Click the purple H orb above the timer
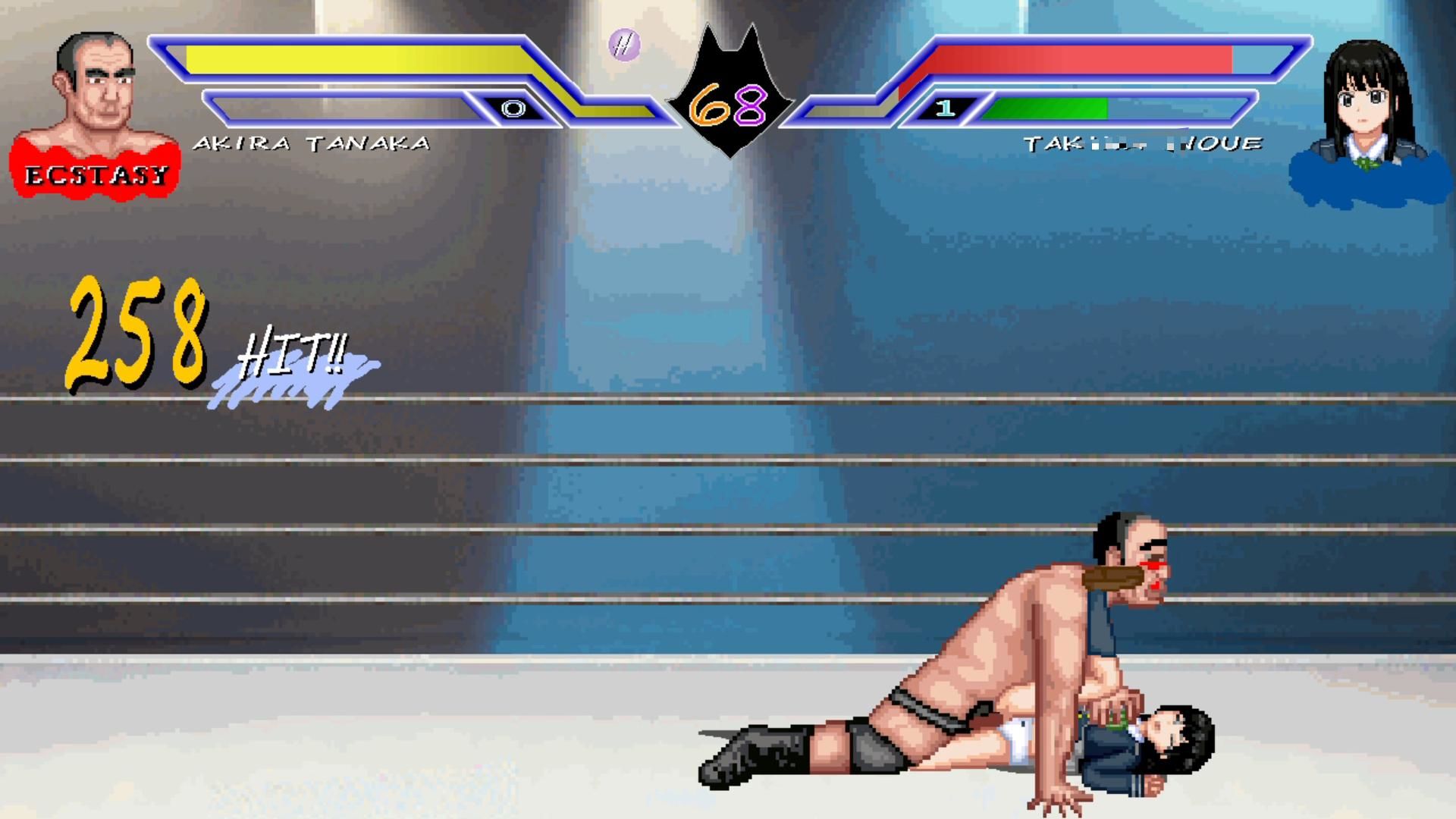Screen dimensions: 1456x819 click(x=626, y=45)
